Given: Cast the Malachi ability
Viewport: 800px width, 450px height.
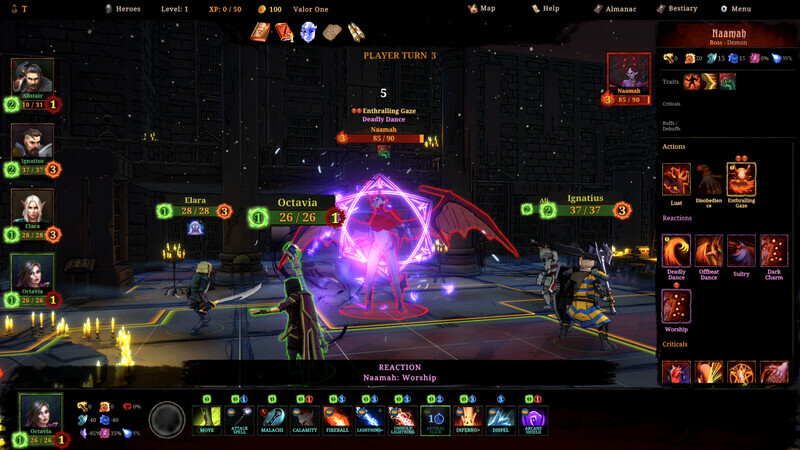Looking at the screenshot, I should pos(273,419).
